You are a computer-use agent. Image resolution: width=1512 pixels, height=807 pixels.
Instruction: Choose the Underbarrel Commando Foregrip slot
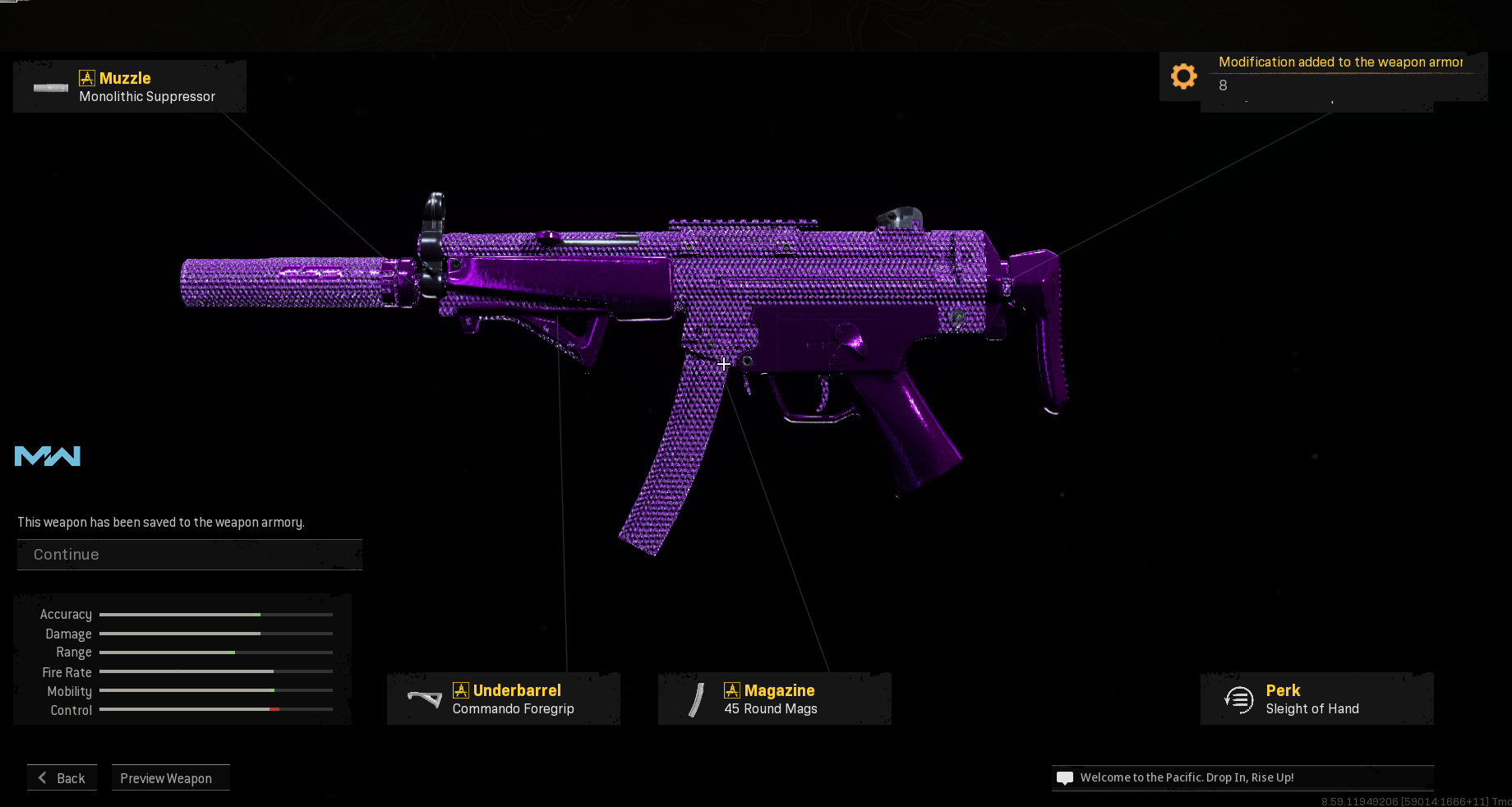pos(503,699)
